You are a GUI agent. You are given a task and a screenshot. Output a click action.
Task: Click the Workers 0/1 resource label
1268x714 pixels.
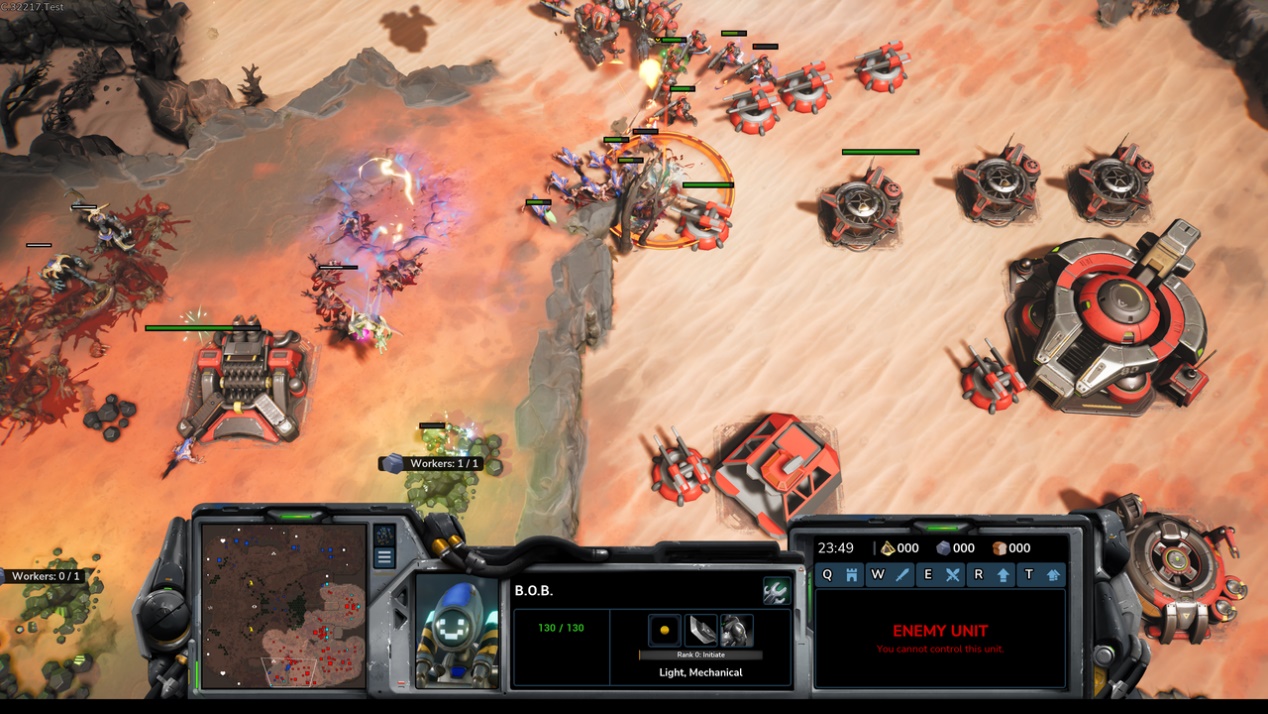tap(45, 576)
